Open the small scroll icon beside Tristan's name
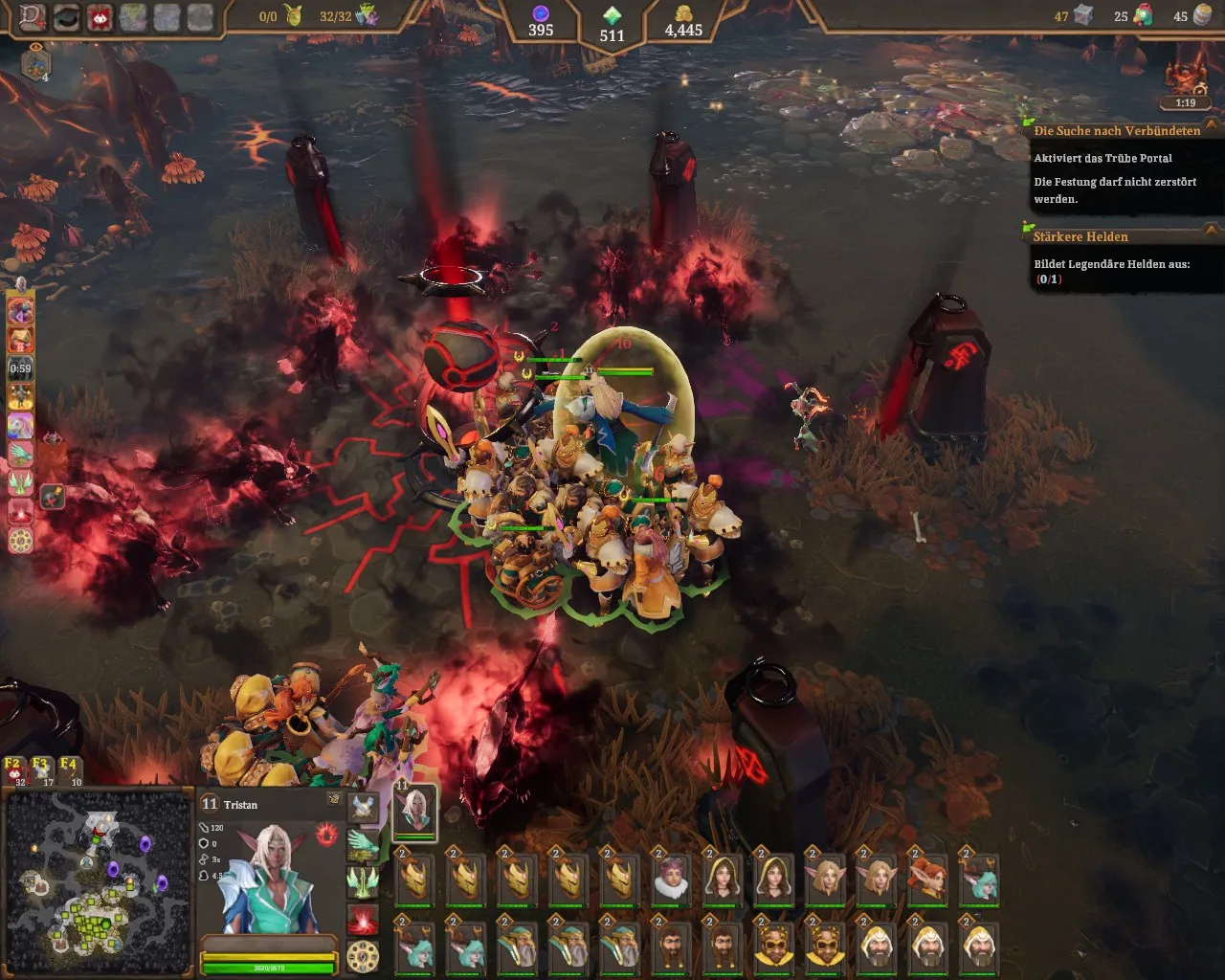Image resolution: width=1225 pixels, height=980 pixels. tap(333, 798)
